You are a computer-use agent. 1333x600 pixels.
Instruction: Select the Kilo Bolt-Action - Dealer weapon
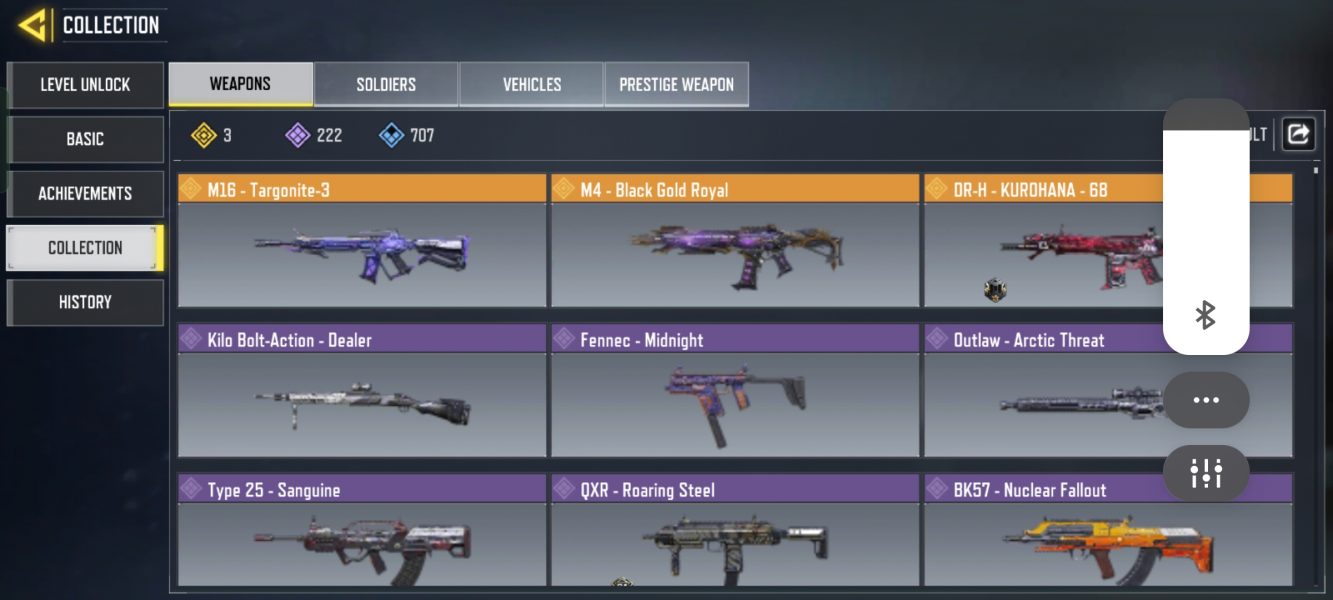tap(362, 392)
